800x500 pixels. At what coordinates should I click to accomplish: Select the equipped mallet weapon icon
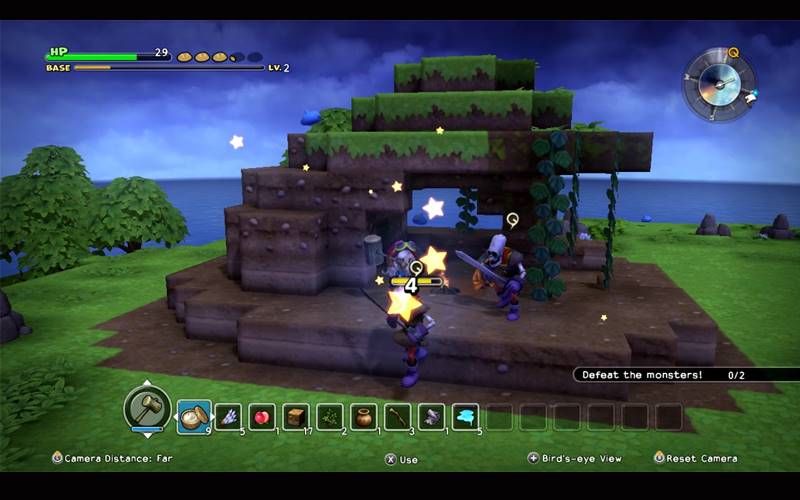pyautogui.click(x=147, y=408)
